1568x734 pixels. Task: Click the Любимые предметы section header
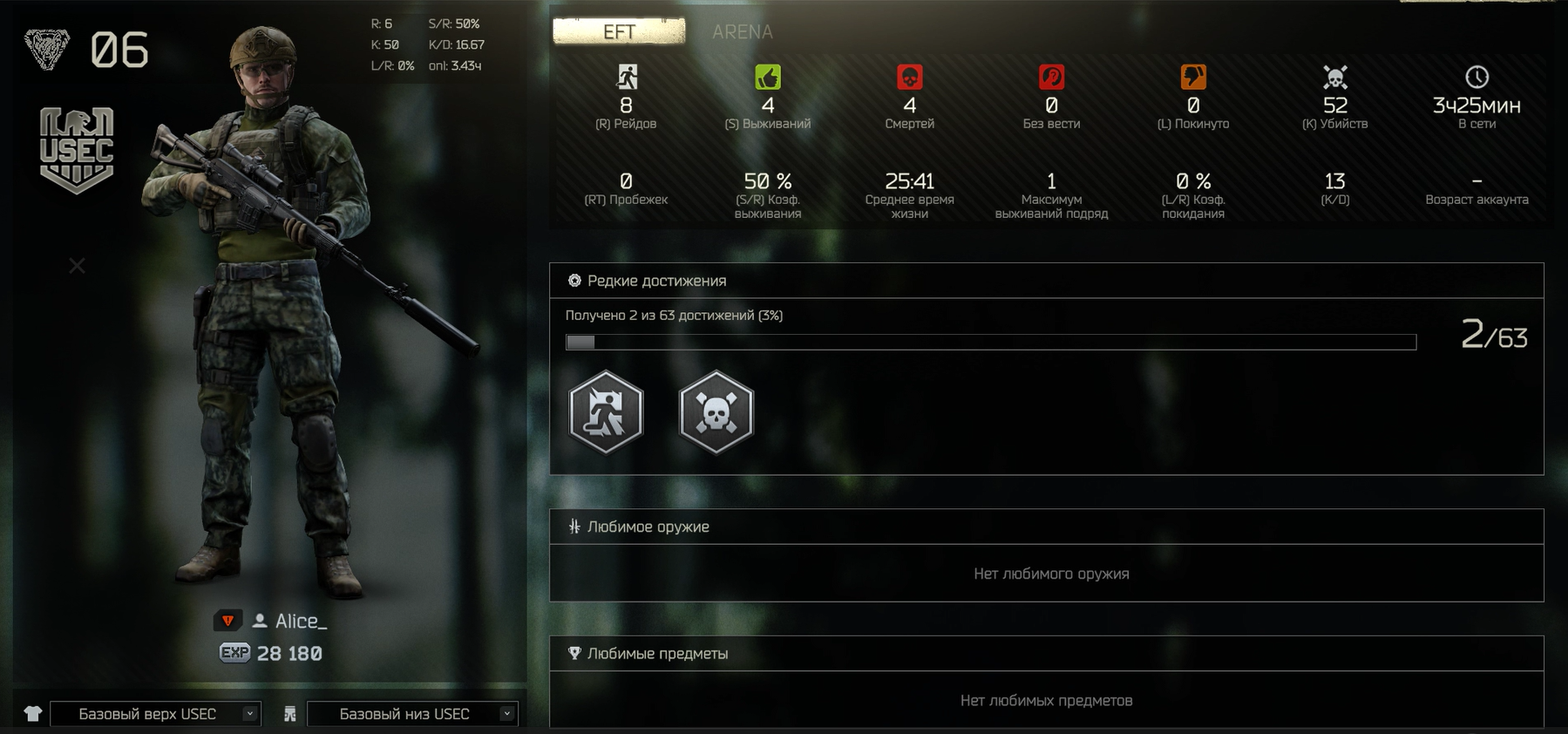657,654
